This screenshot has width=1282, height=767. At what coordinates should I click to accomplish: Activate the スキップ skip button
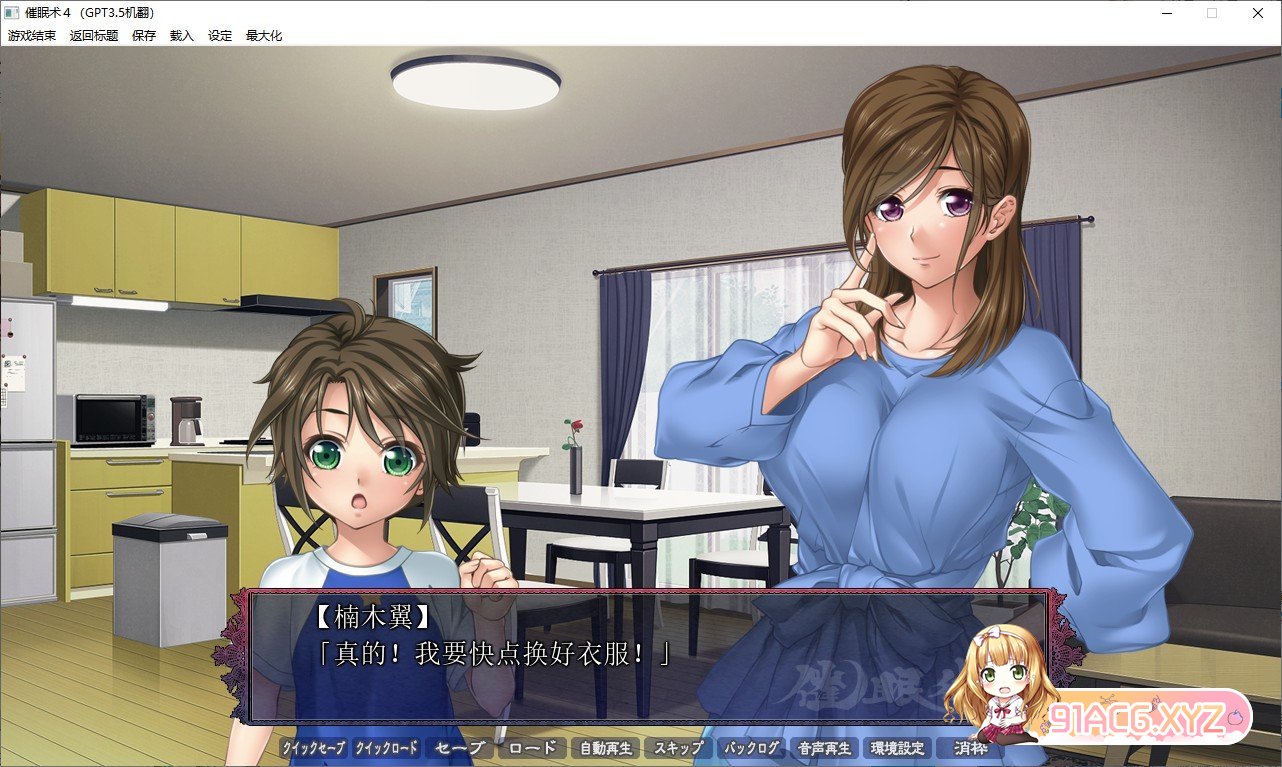click(678, 748)
